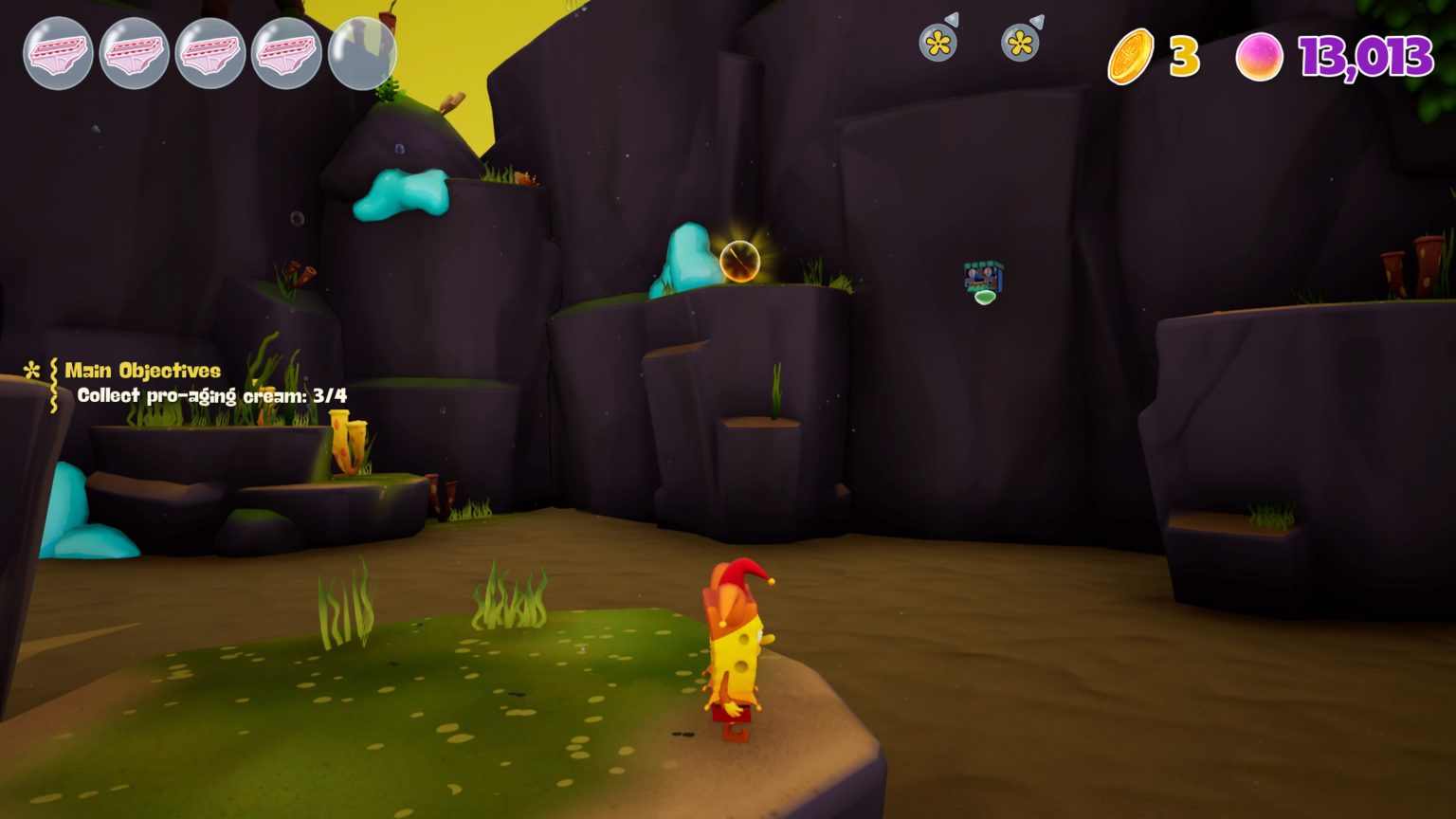This screenshot has width=1456, height=819.
Task: Click the green puddle under the kiosk
Action: click(983, 300)
